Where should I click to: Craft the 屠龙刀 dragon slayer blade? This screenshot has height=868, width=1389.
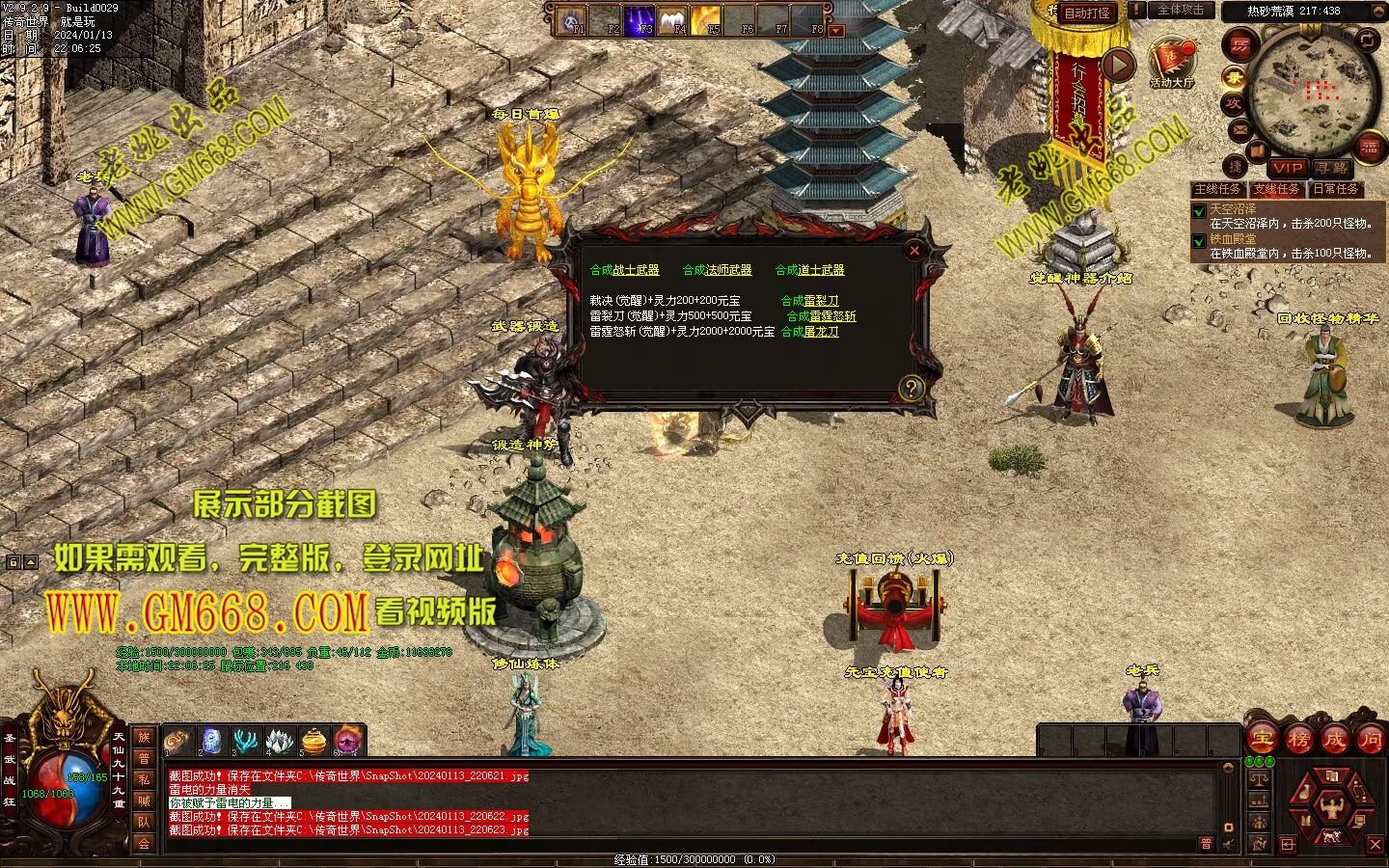click(809, 332)
